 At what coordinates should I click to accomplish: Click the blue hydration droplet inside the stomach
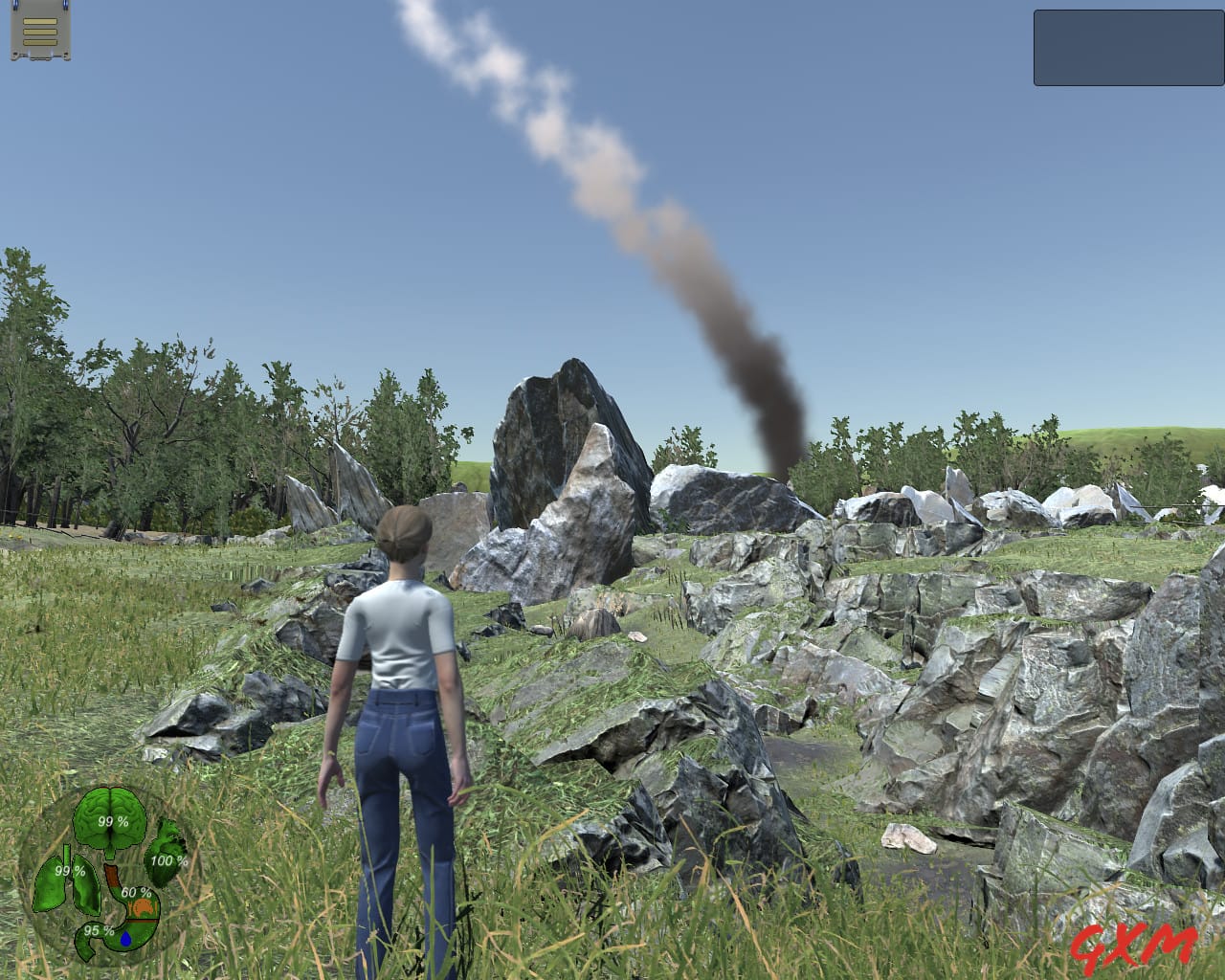tap(126, 939)
